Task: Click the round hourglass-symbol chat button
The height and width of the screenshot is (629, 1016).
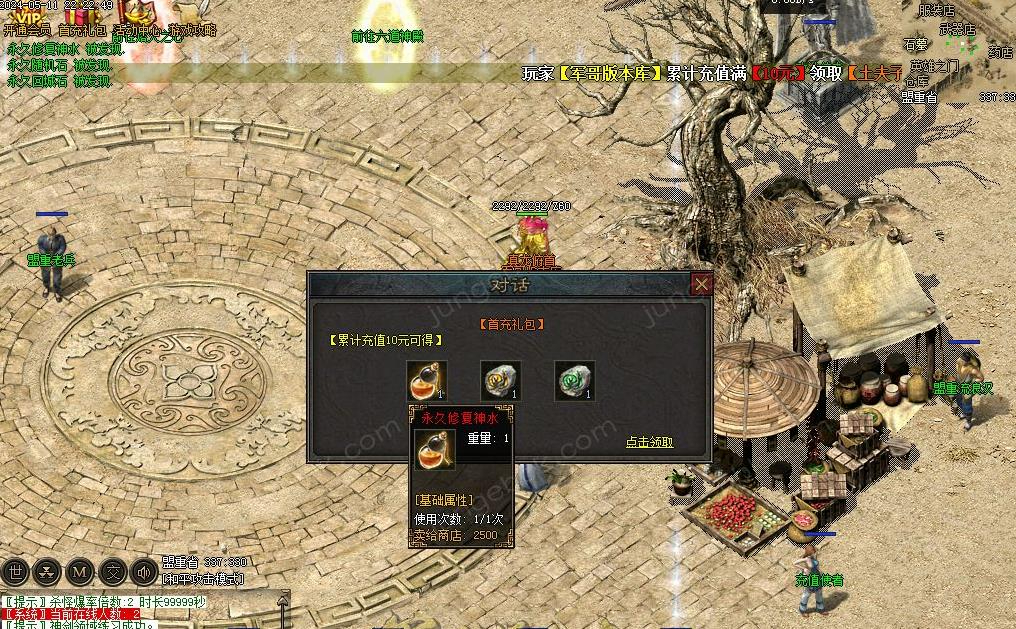Action: pos(47,572)
